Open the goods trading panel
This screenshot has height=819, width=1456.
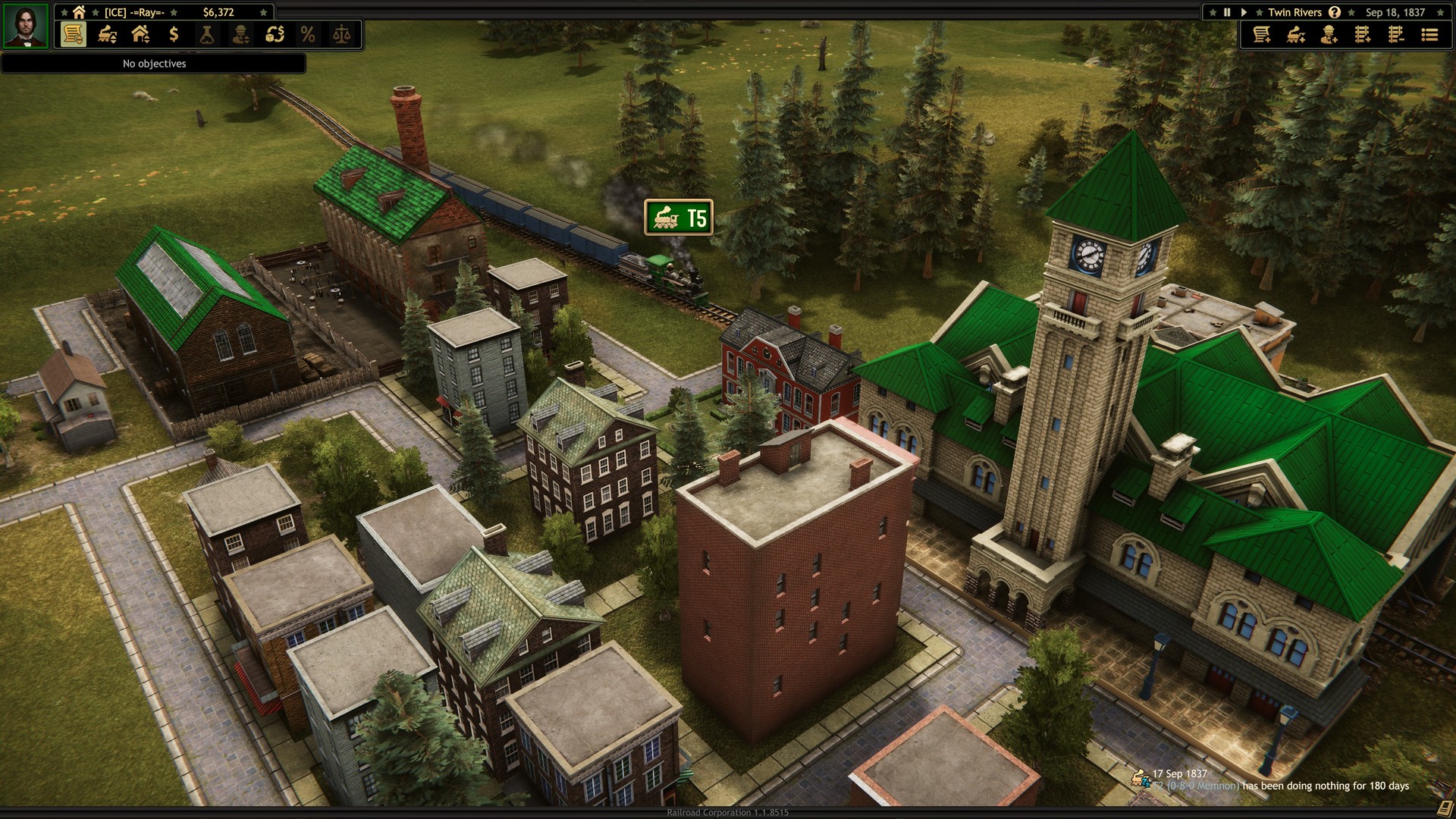(275, 35)
